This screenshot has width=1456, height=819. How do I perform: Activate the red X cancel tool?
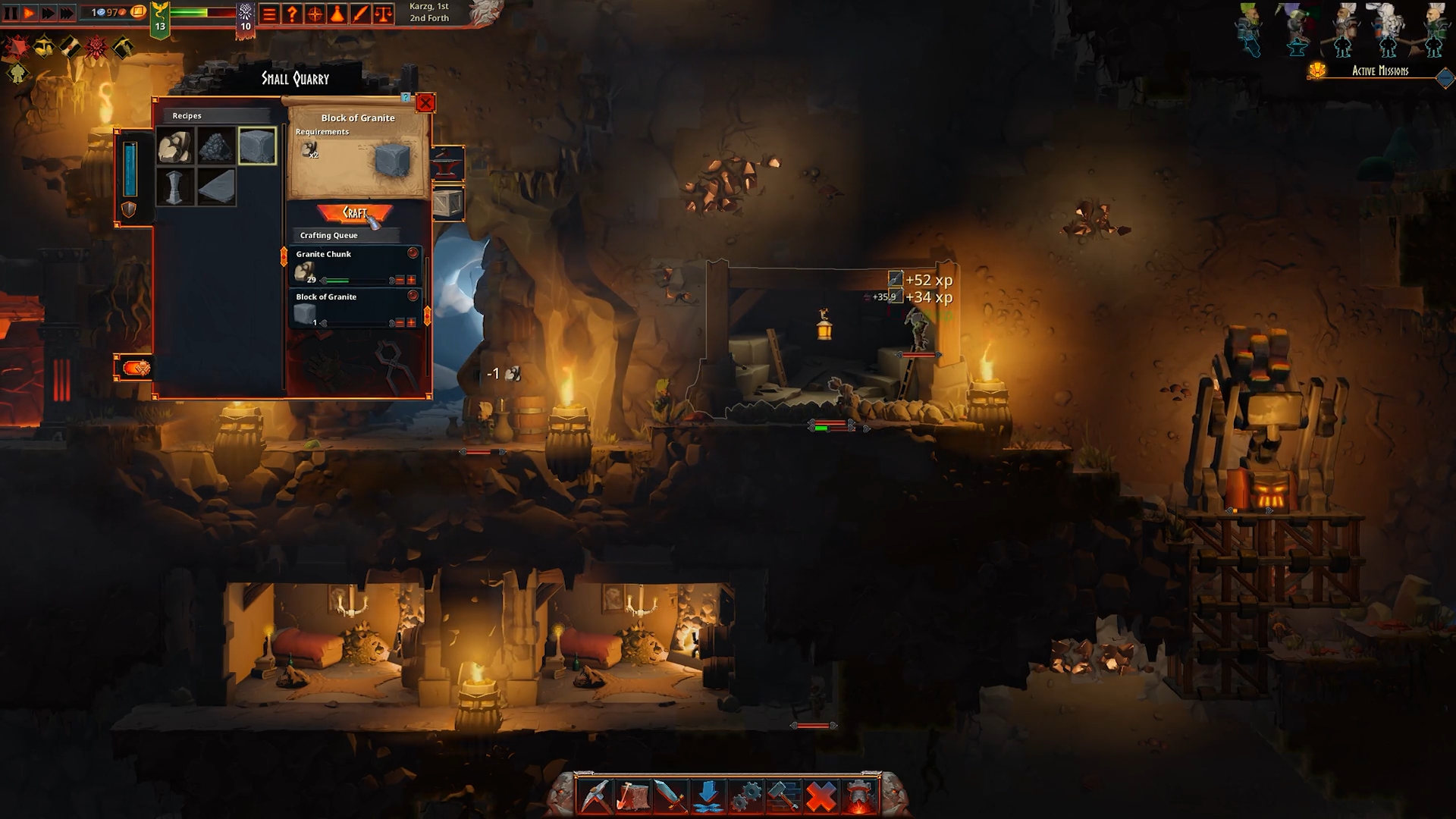821,796
